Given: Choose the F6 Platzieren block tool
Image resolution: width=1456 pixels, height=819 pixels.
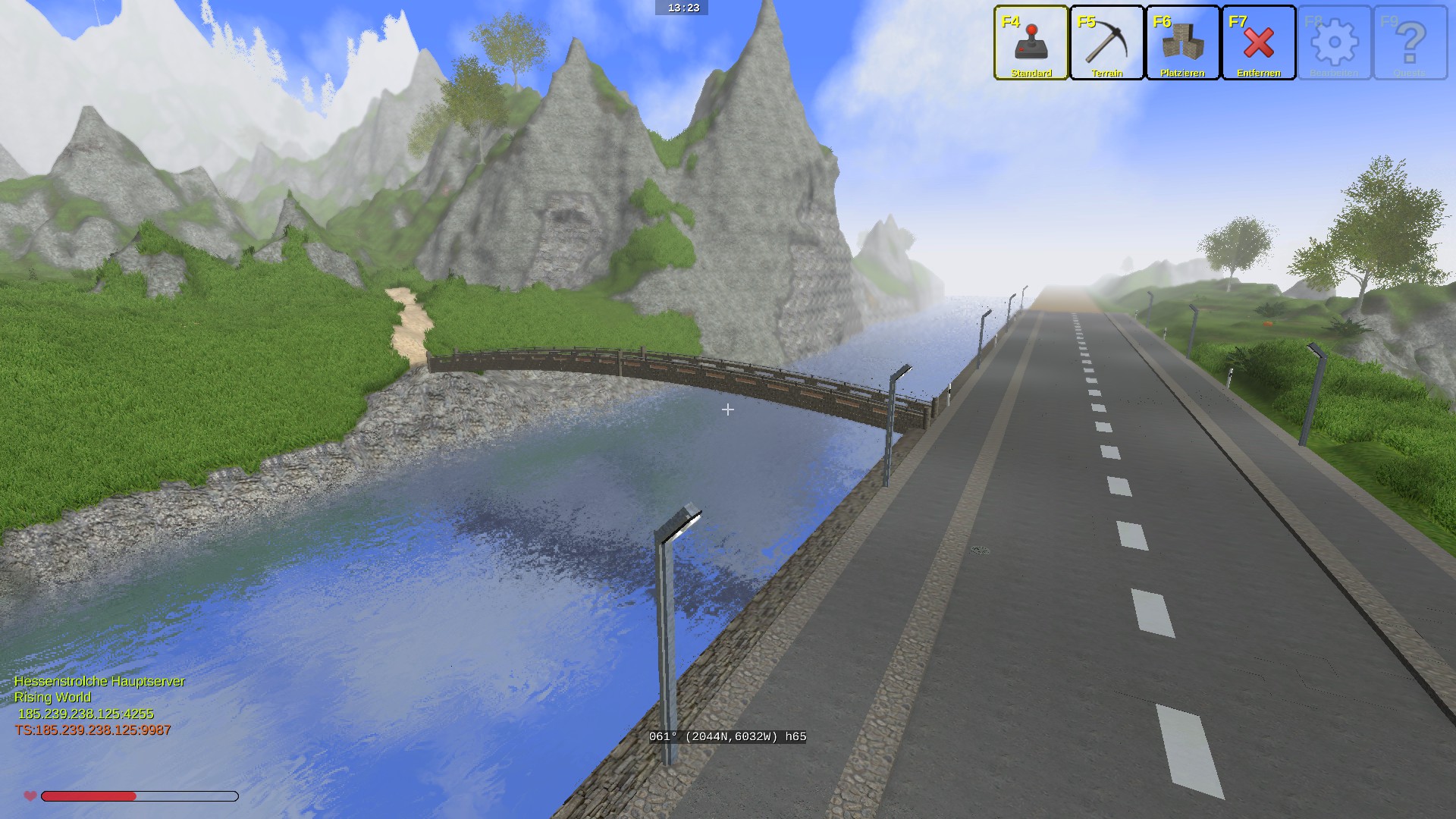Looking at the screenshot, I should click(x=1183, y=42).
